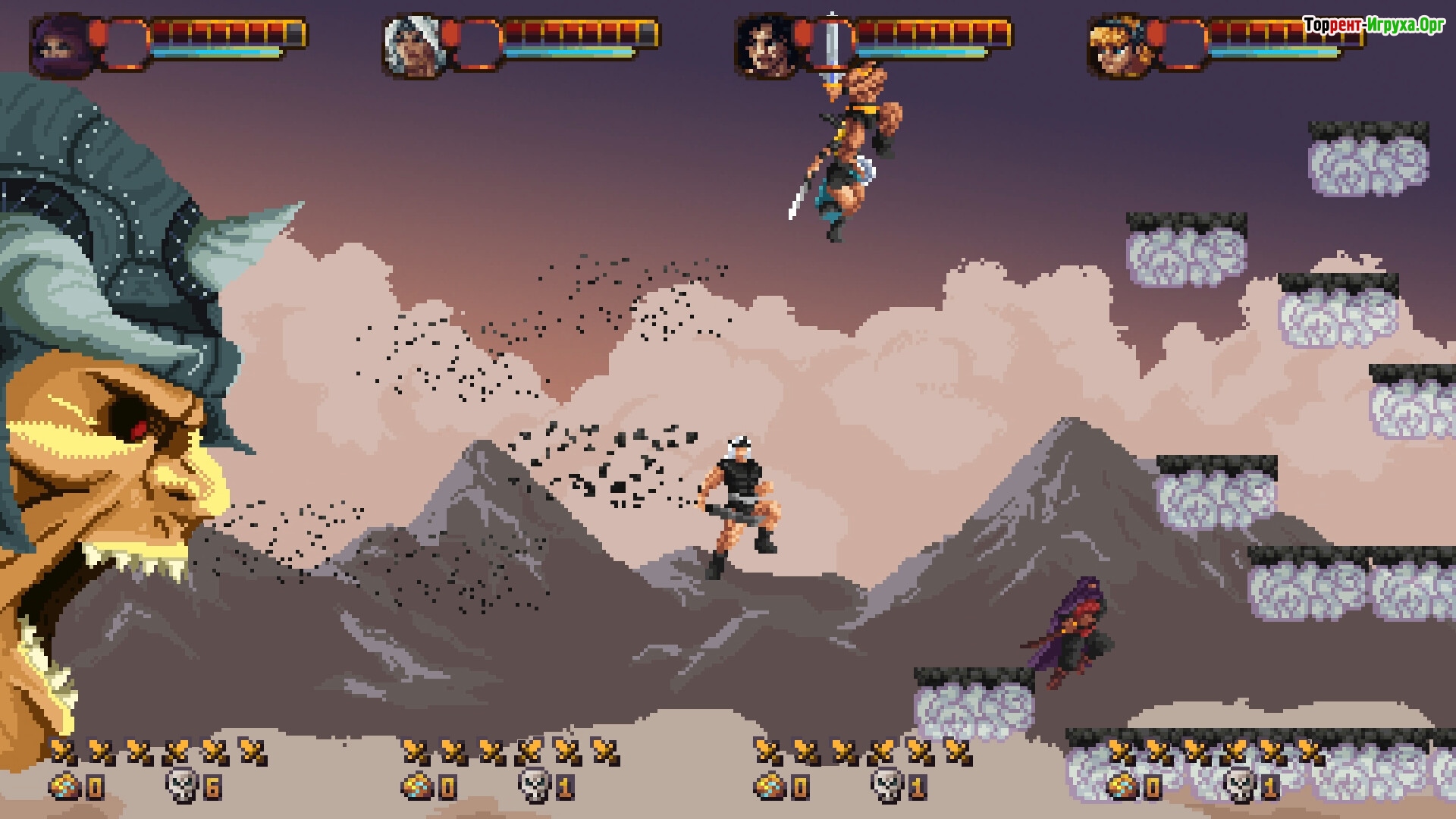Click the blonde headband character portrait
The width and height of the screenshot is (1456, 819).
click(1119, 45)
